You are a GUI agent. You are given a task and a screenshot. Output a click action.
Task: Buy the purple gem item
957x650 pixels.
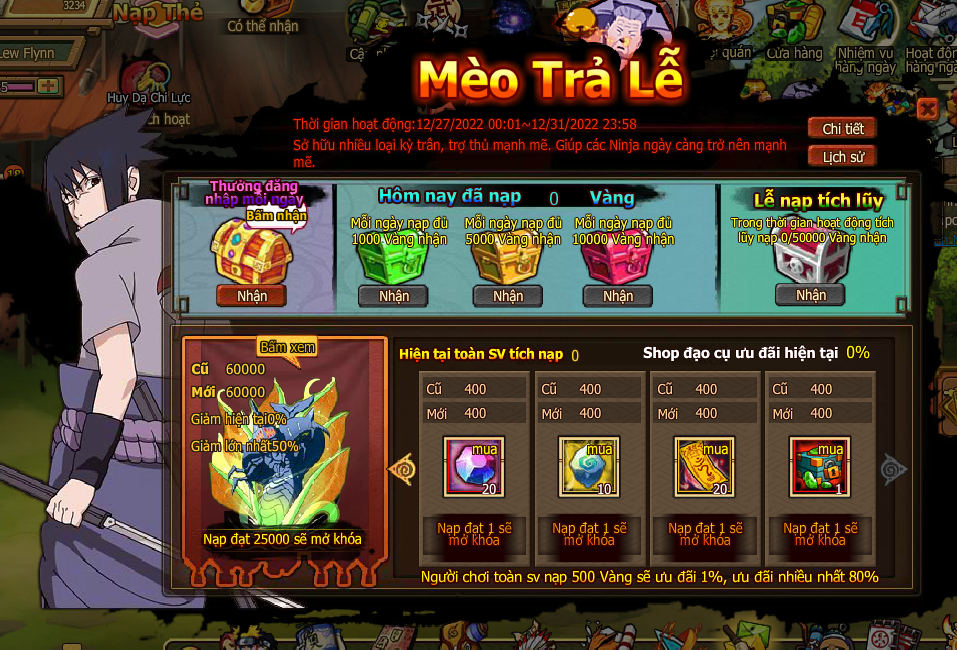pyautogui.click(x=474, y=466)
